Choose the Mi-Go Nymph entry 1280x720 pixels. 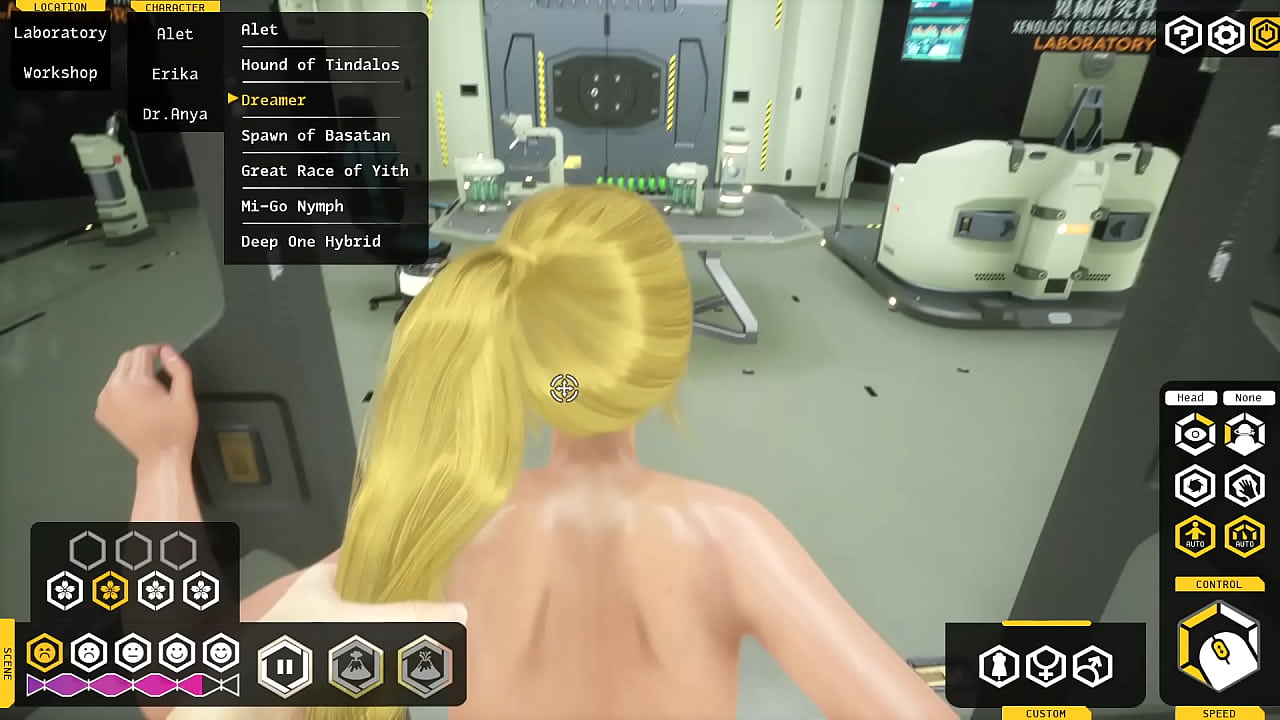(x=292, y=206)
